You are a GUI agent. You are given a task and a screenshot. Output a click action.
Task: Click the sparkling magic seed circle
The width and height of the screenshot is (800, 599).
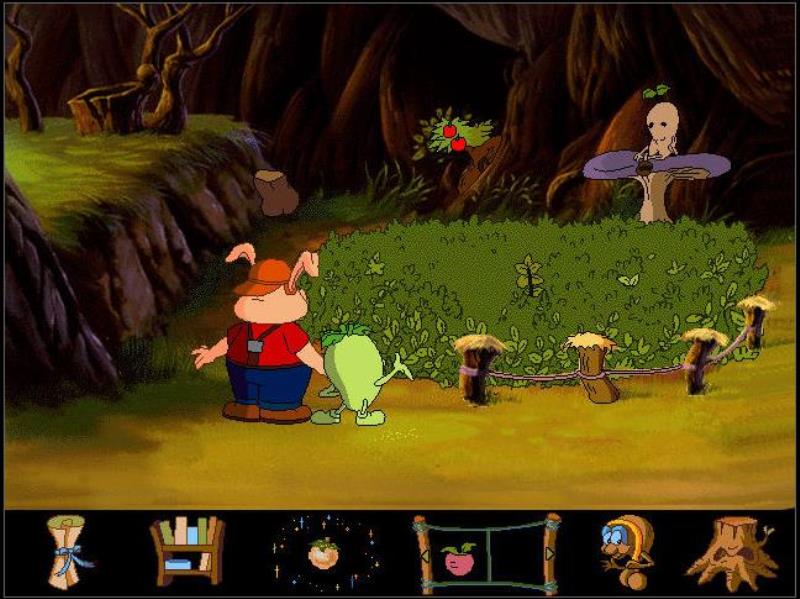click(x=323, y=553)
